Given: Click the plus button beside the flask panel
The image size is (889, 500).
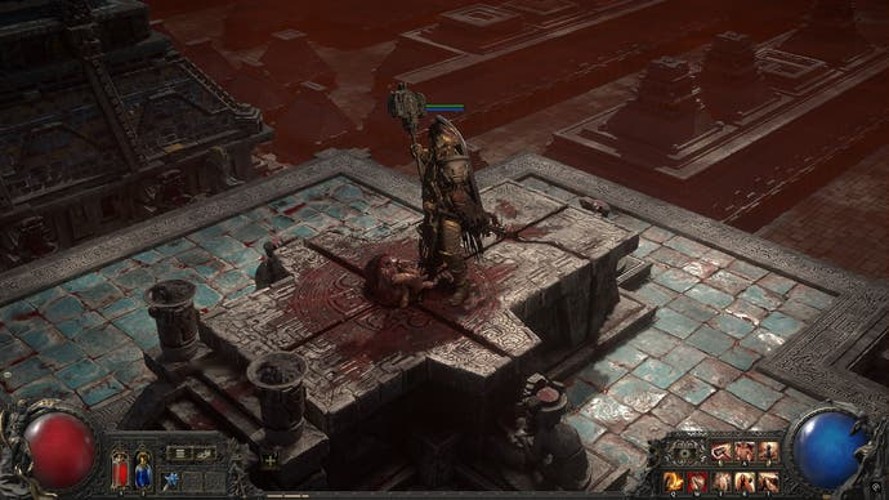Looking at the screenshot, I should pos(269,462).
